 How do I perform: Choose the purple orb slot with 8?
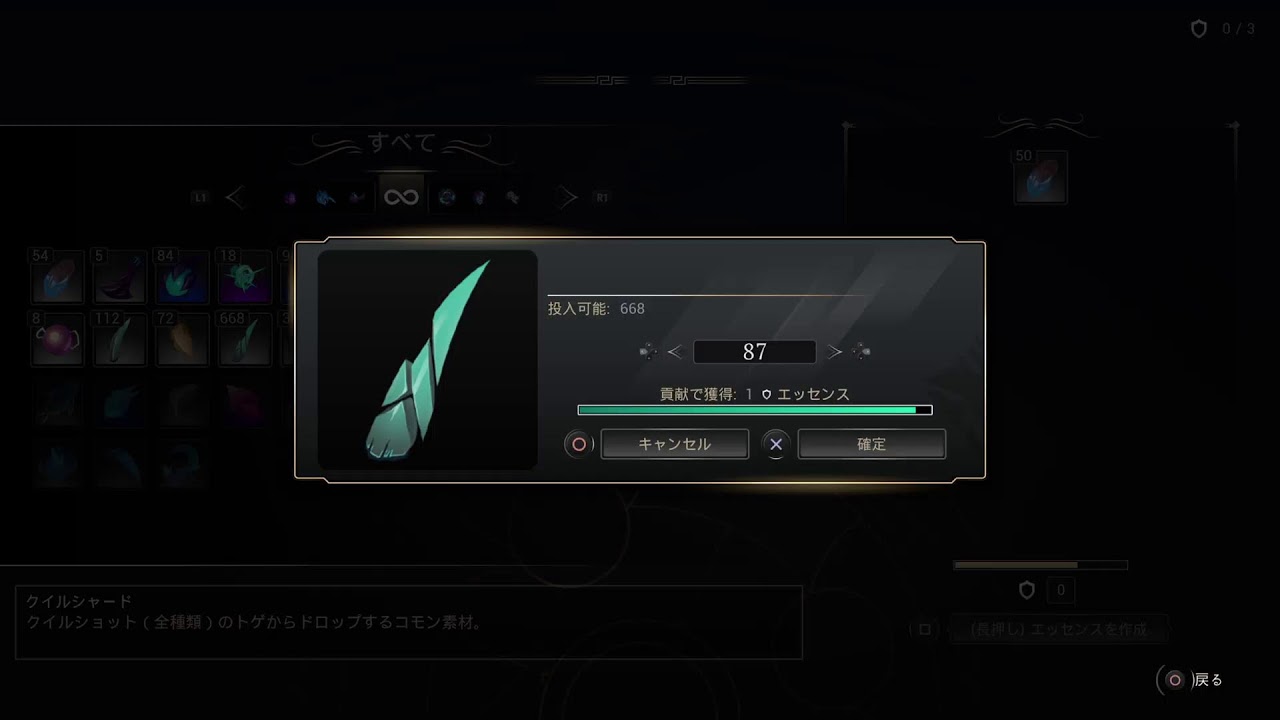57,339
